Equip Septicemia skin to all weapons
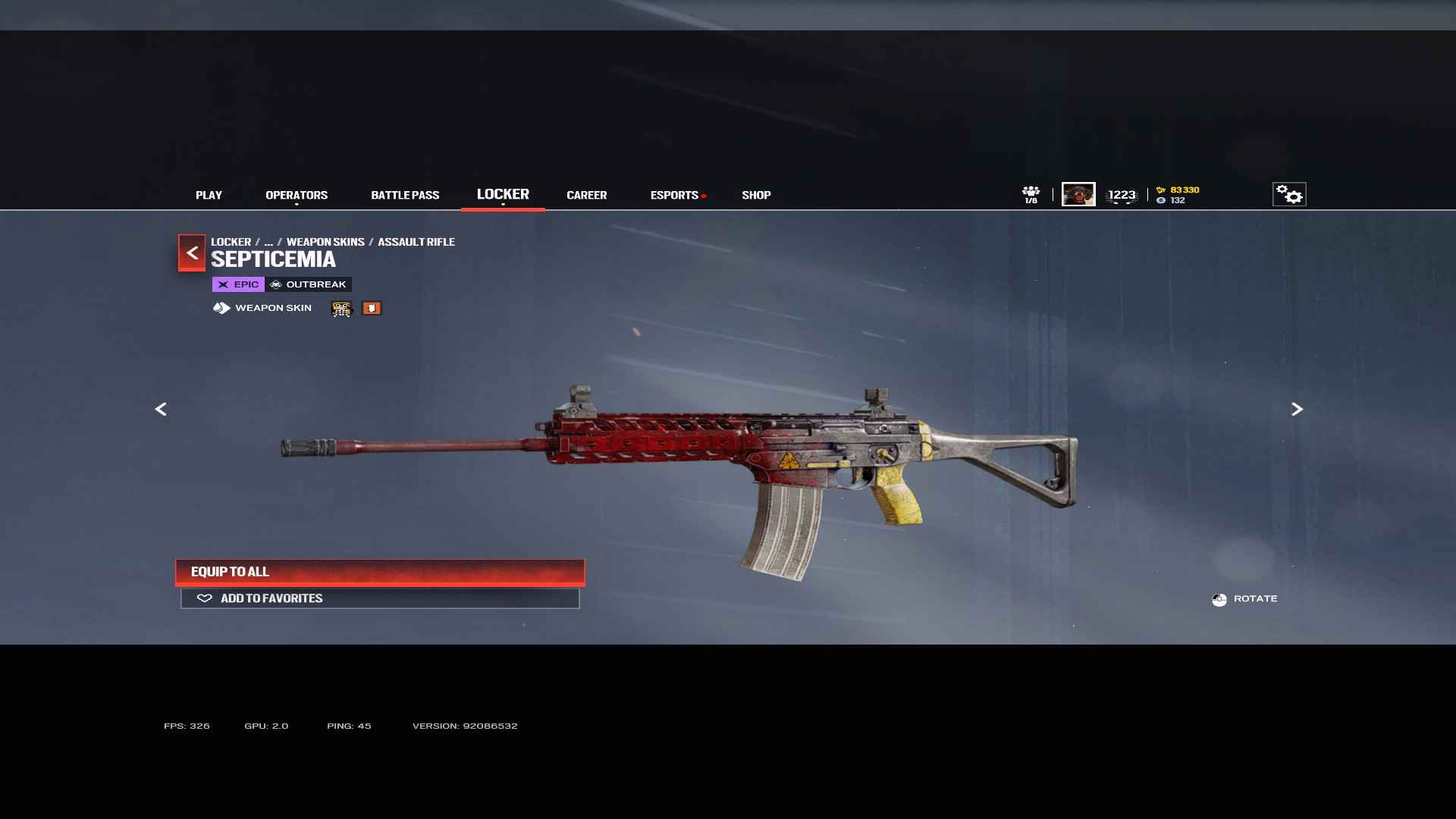Image resolution: width=1456 pixels, height=819 pixels. (380, 572)
